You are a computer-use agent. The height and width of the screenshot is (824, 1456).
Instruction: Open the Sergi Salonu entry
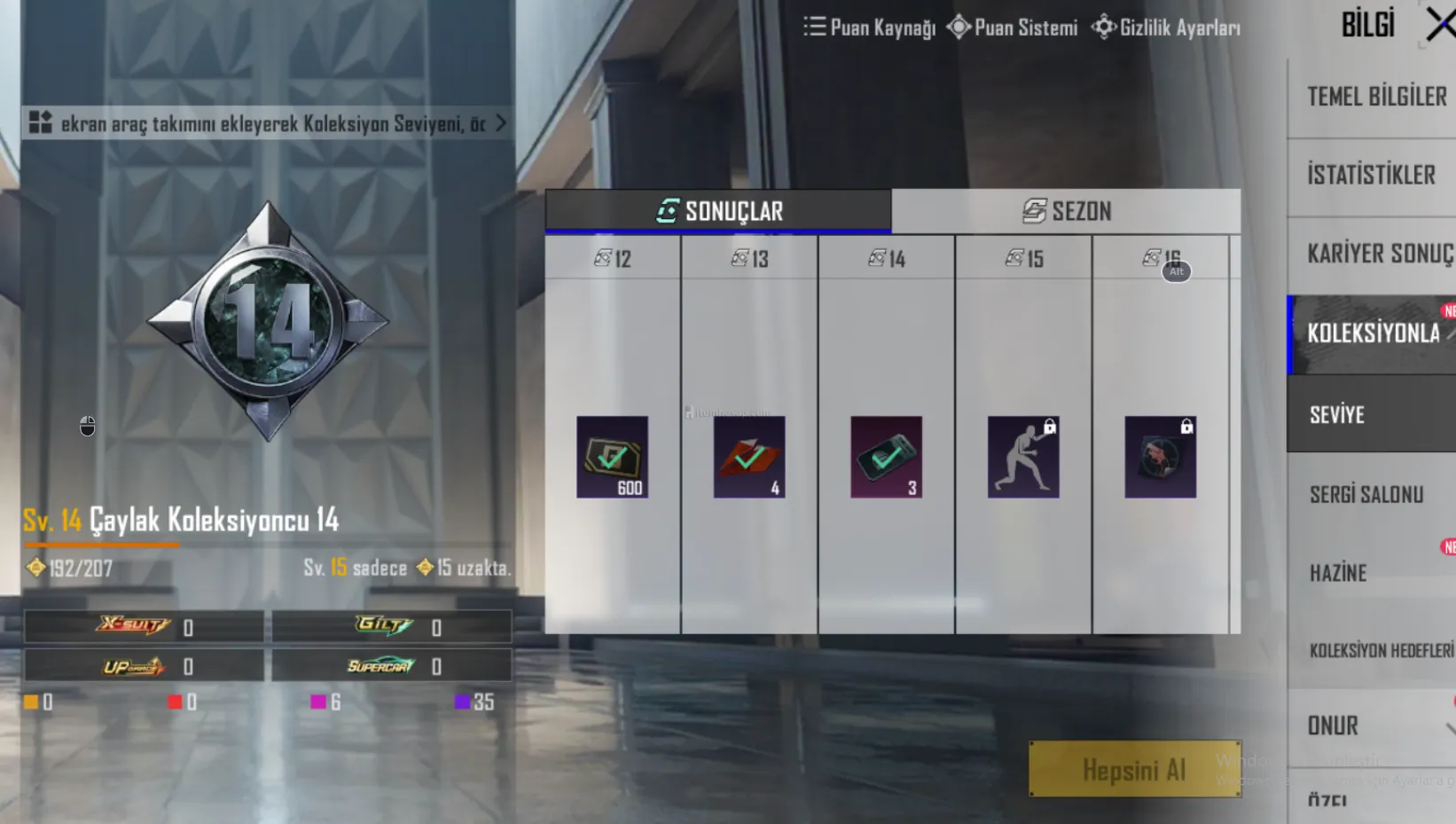(1366, 494)
